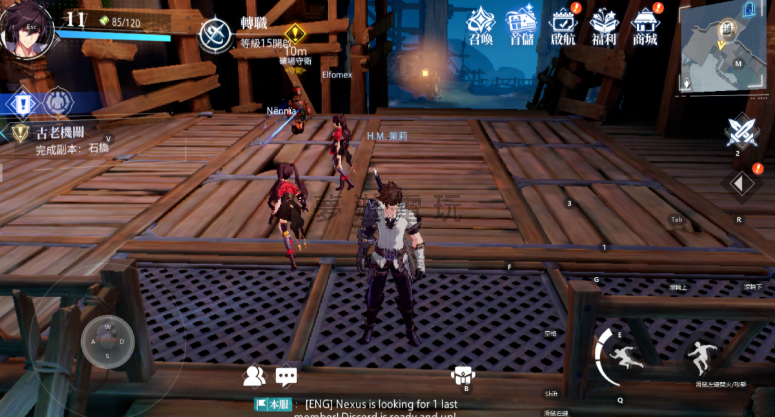Track the 古老機關 quest entry
This screenshot has height=417, width=775.
60,139
